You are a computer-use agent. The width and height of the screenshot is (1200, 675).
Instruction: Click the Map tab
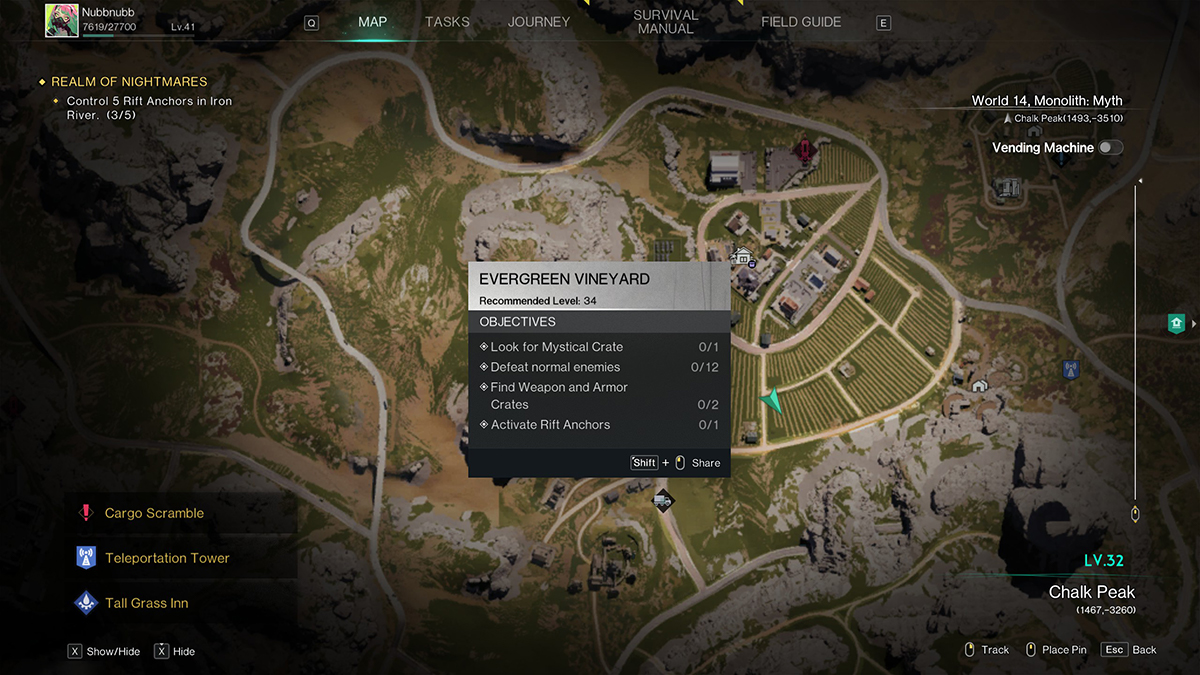click(x=372, y=22)
